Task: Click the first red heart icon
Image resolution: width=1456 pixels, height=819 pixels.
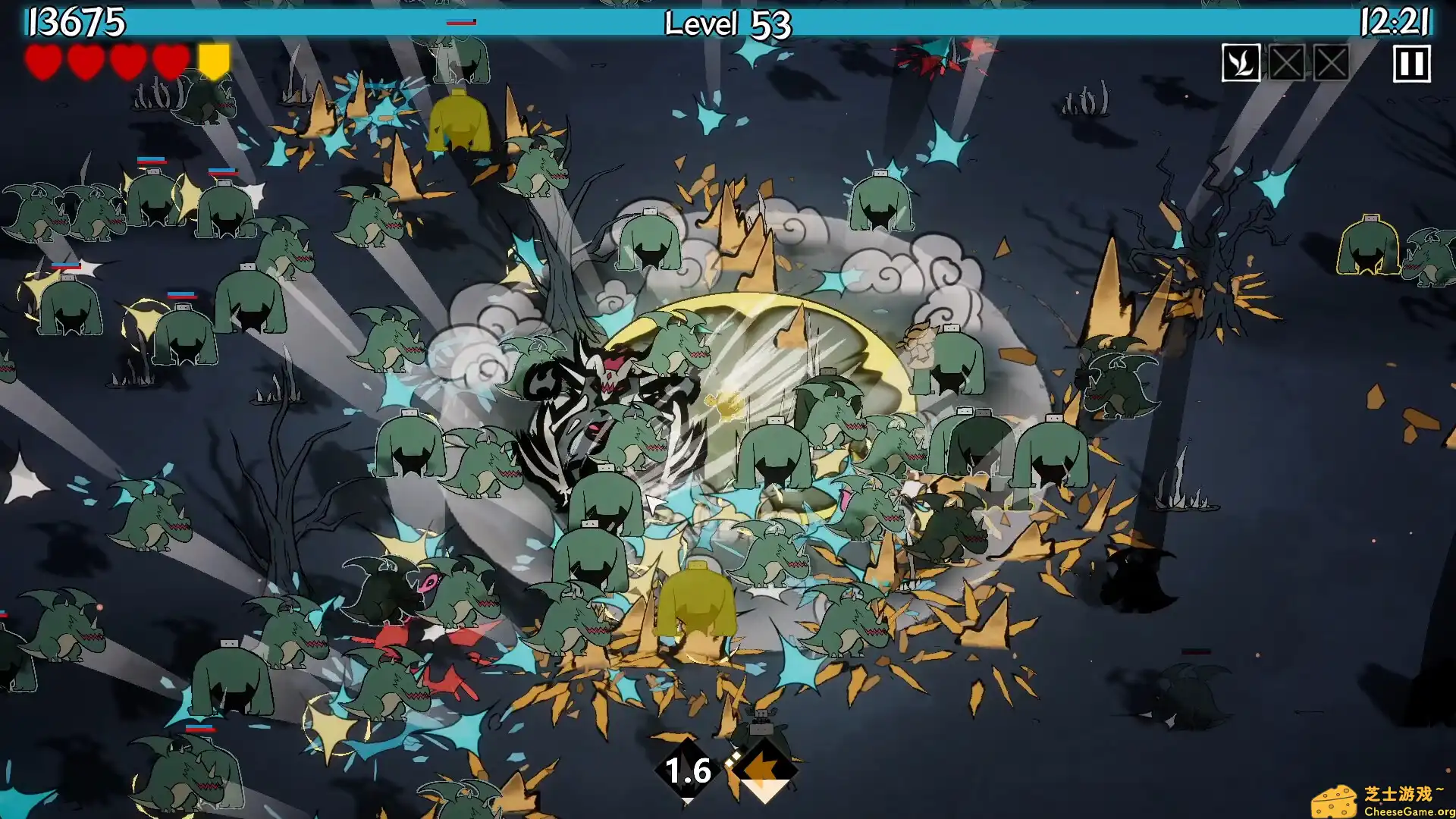Action: pyautogui.click(x=43, y=61)
